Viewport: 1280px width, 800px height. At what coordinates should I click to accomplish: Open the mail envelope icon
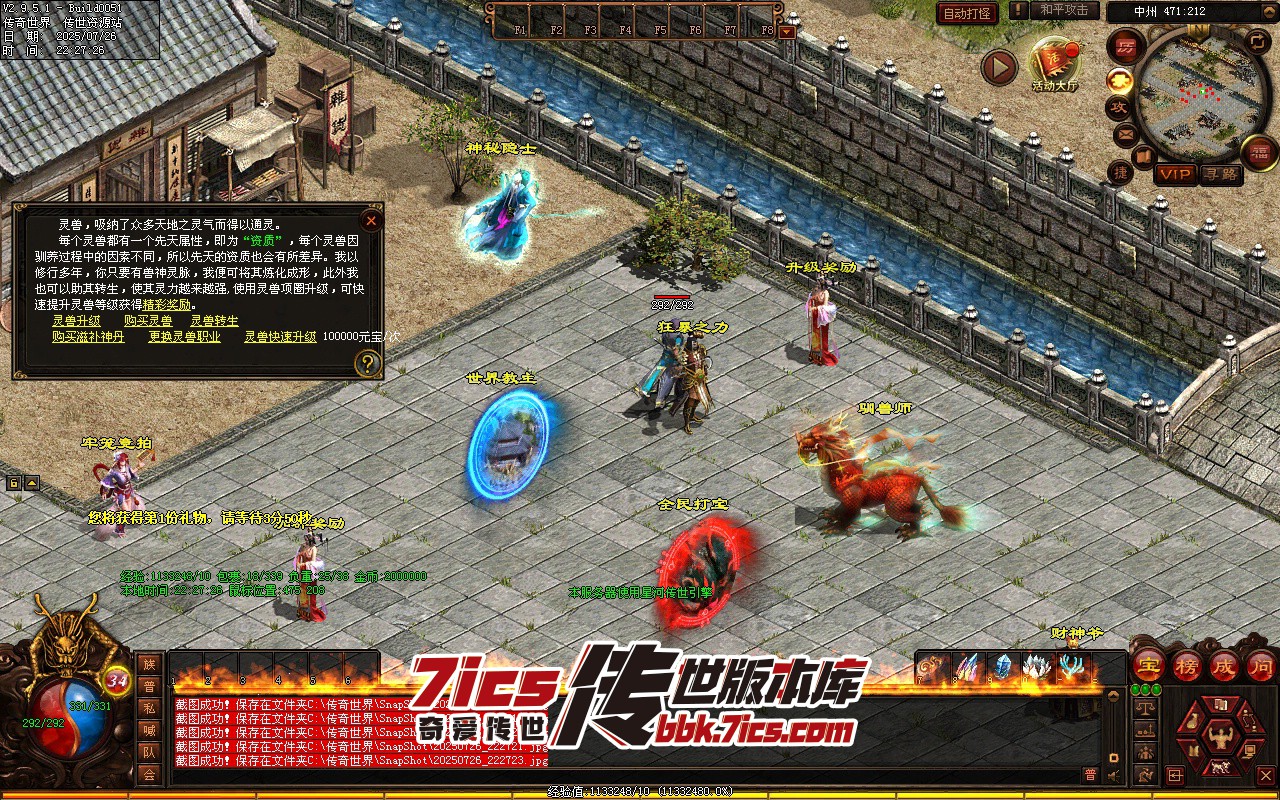[1124, 133]
